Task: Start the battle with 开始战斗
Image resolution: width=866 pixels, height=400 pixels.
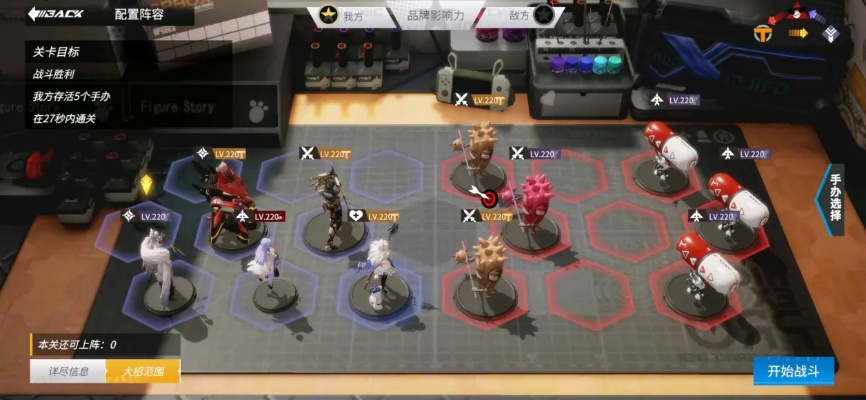Action: coord(793,370)
